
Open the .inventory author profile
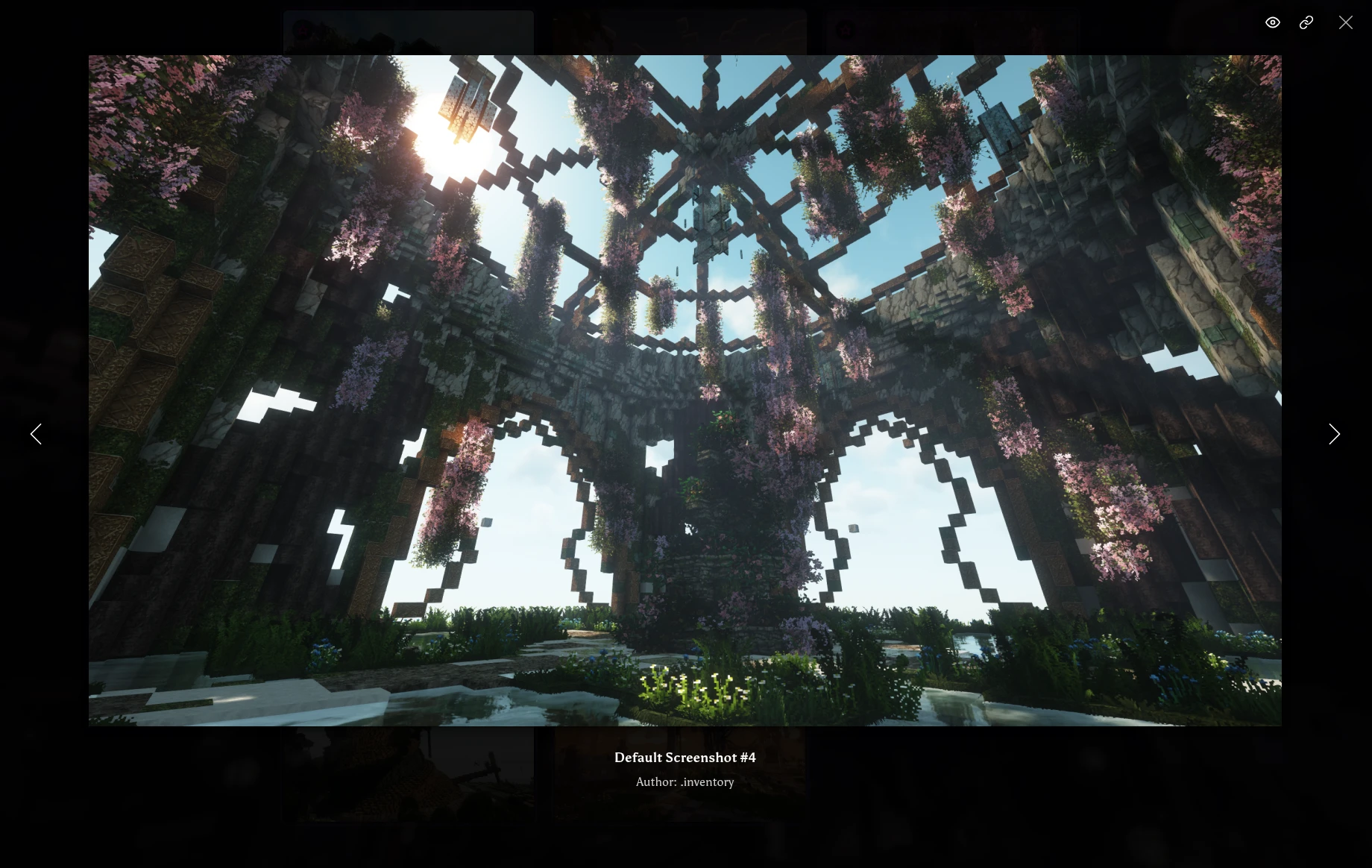706,782
